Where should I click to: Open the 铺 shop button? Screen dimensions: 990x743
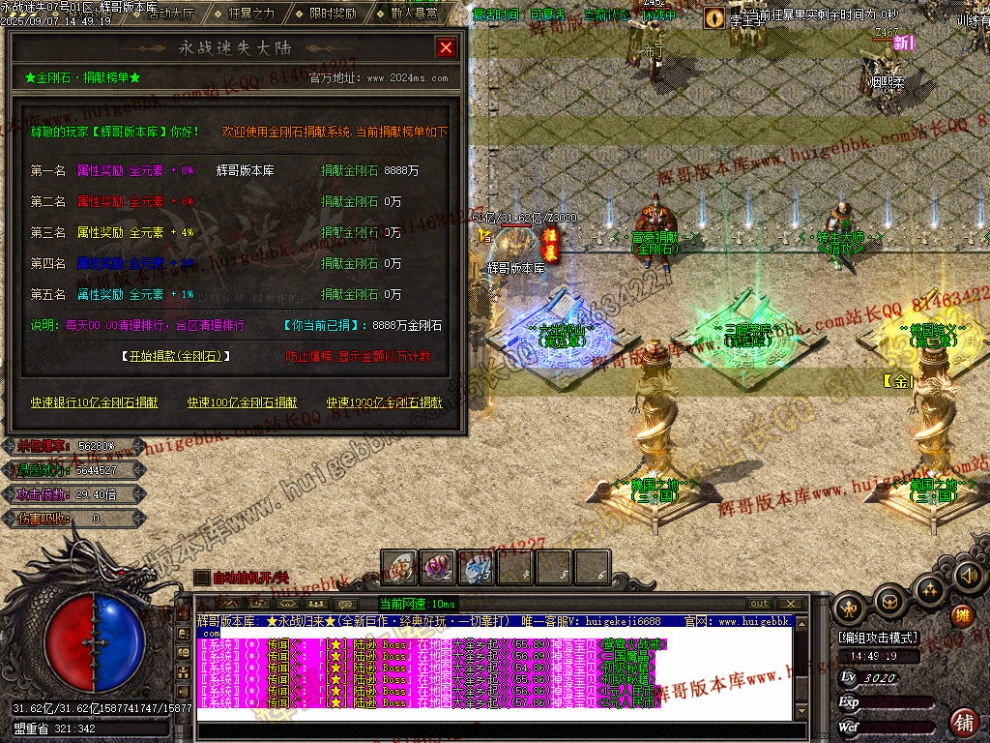(x=964, y=721)
